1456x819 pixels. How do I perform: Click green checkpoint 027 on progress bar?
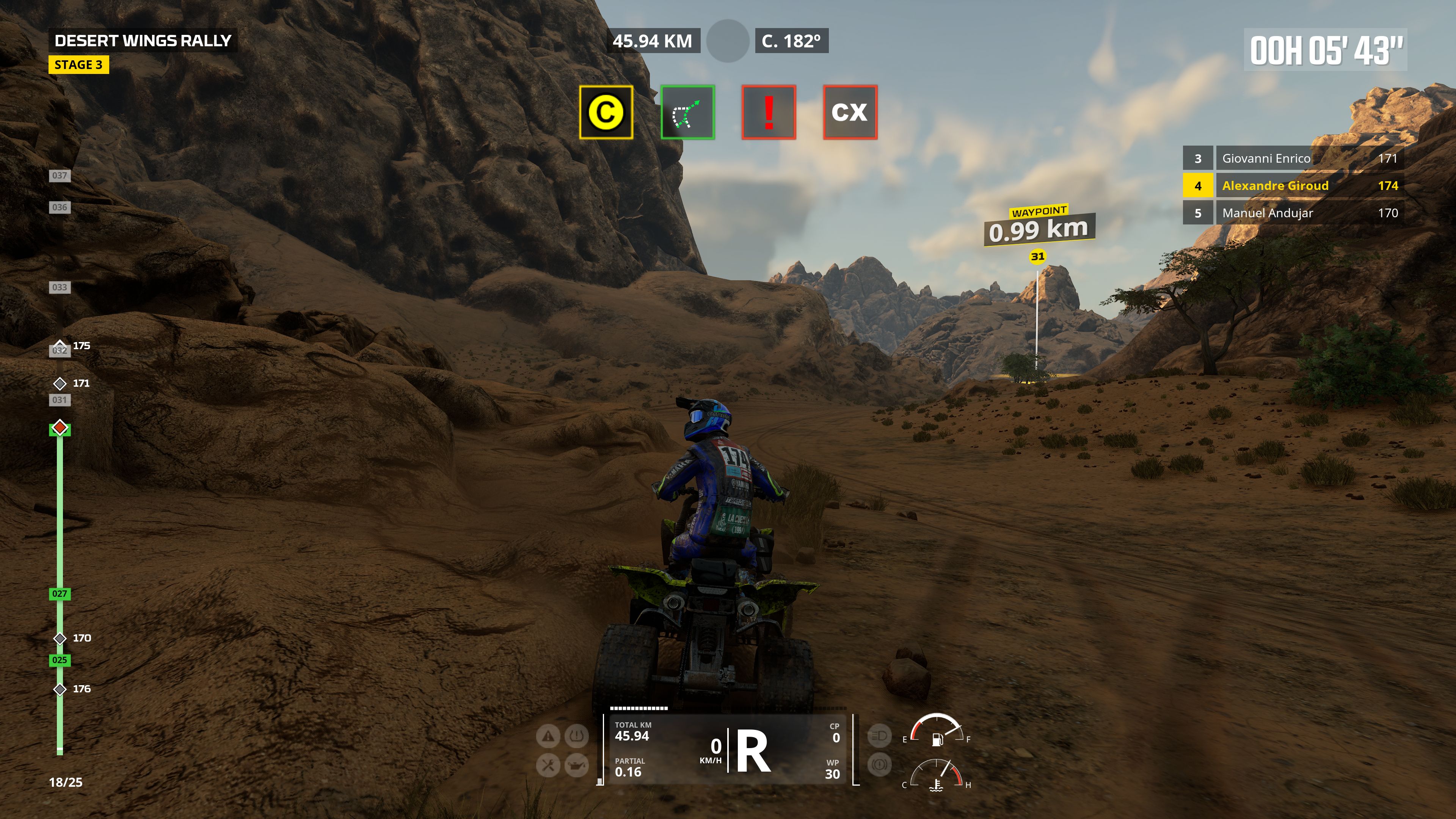click(x=60, y=594)
